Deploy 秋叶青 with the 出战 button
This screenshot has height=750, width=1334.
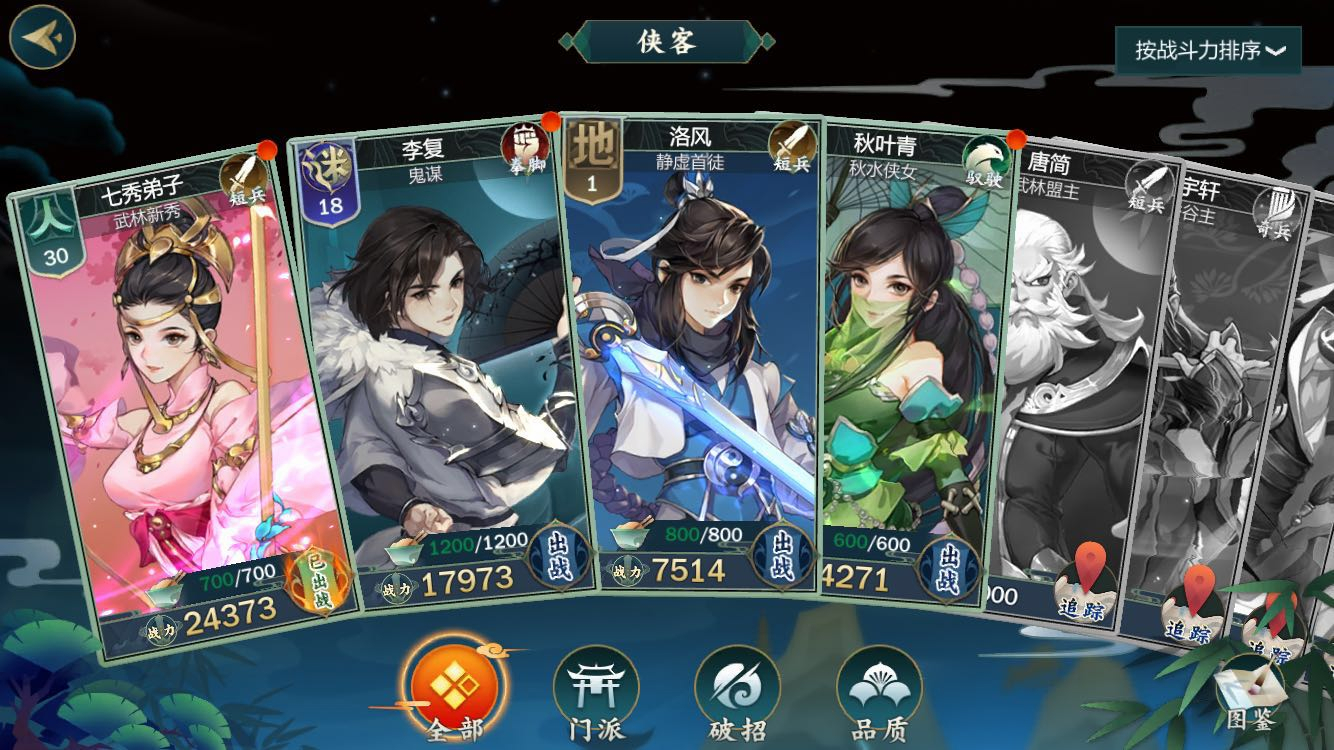click(945, 567)
